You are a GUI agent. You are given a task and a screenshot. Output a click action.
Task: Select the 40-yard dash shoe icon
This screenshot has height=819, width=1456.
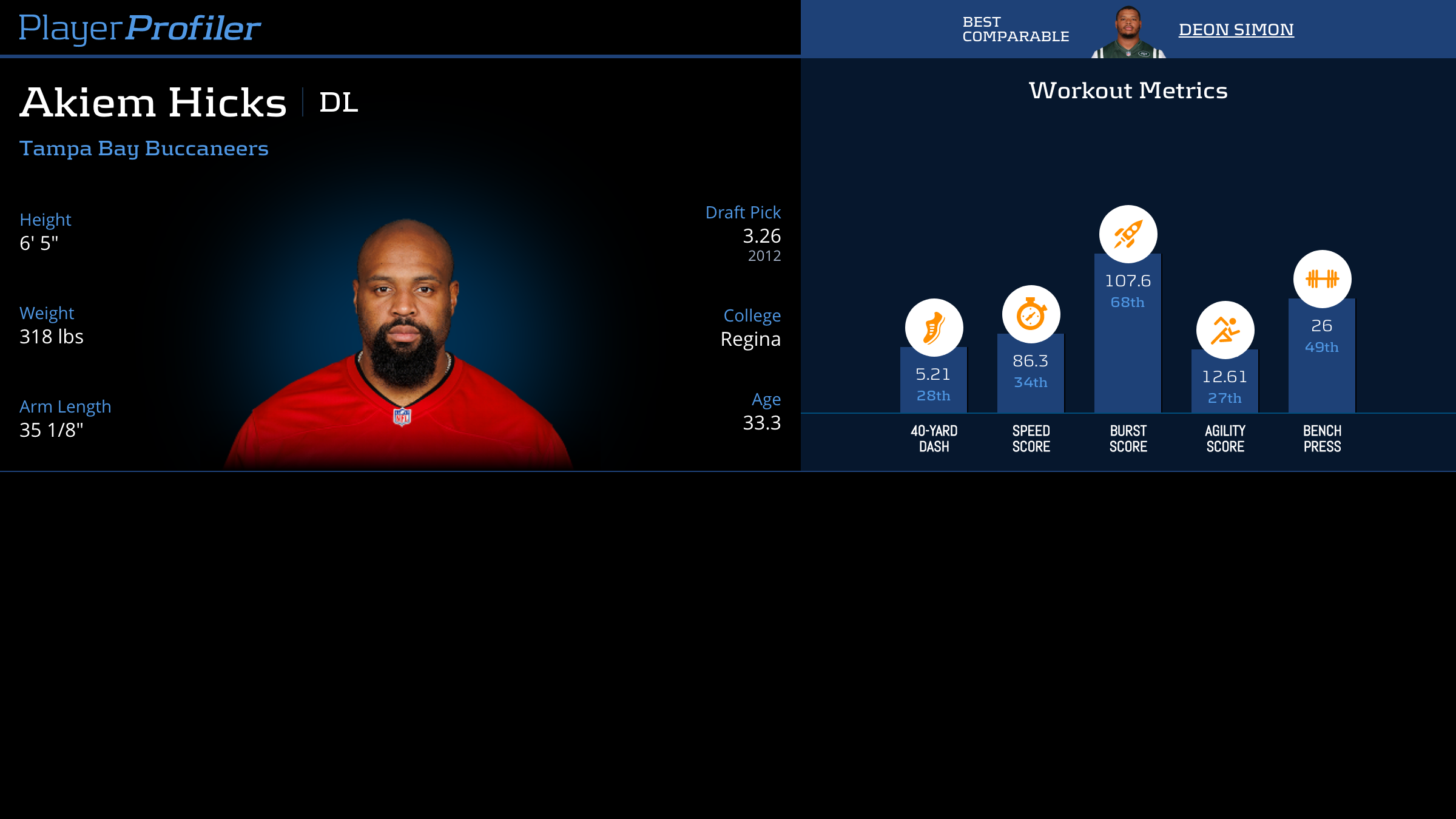coord(934,328)
